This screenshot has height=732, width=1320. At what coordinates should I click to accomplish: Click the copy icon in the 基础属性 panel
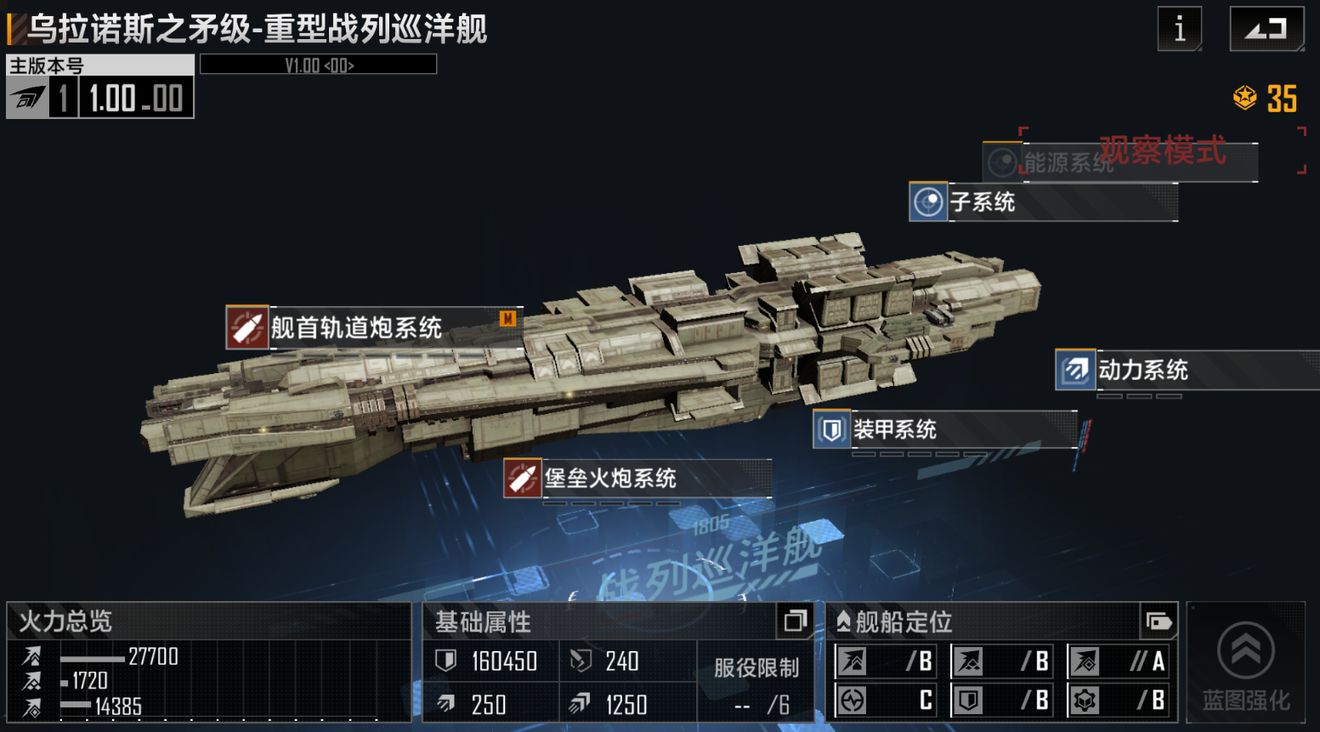point(794,622)
